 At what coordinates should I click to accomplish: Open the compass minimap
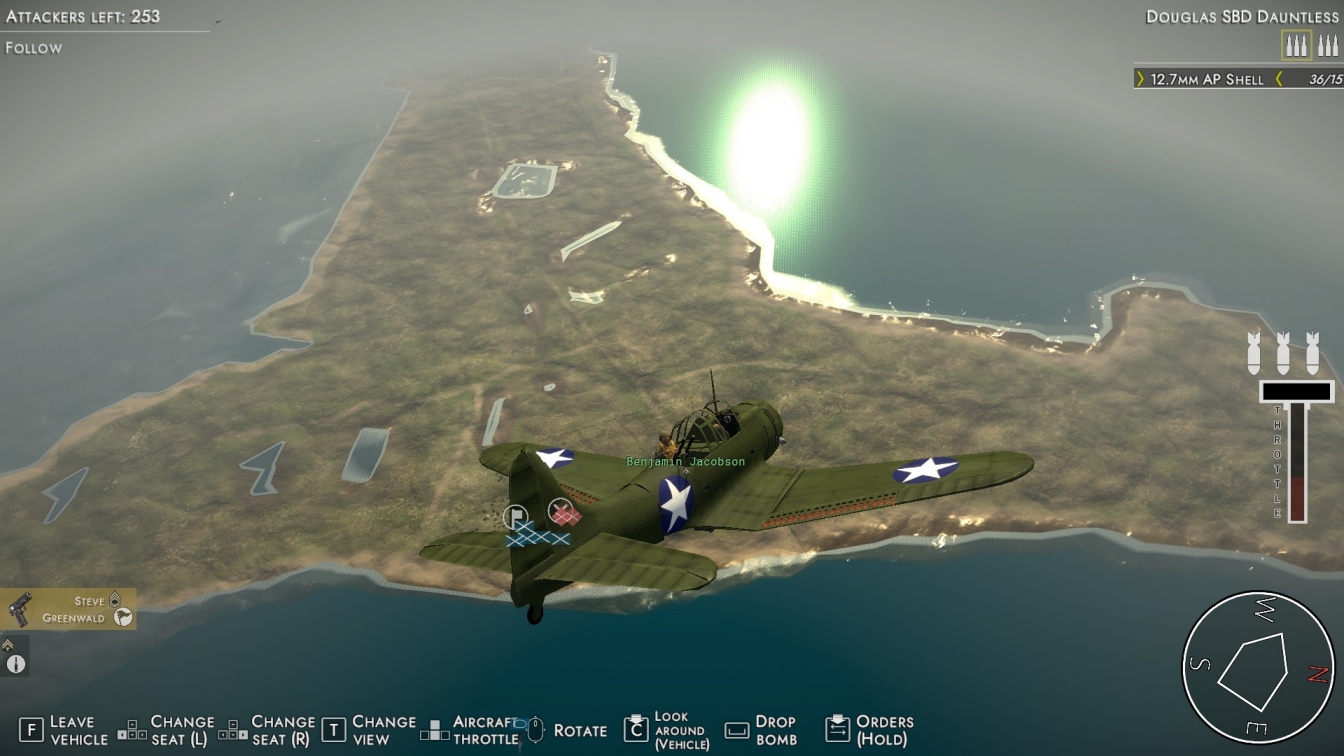[1257, 668]
